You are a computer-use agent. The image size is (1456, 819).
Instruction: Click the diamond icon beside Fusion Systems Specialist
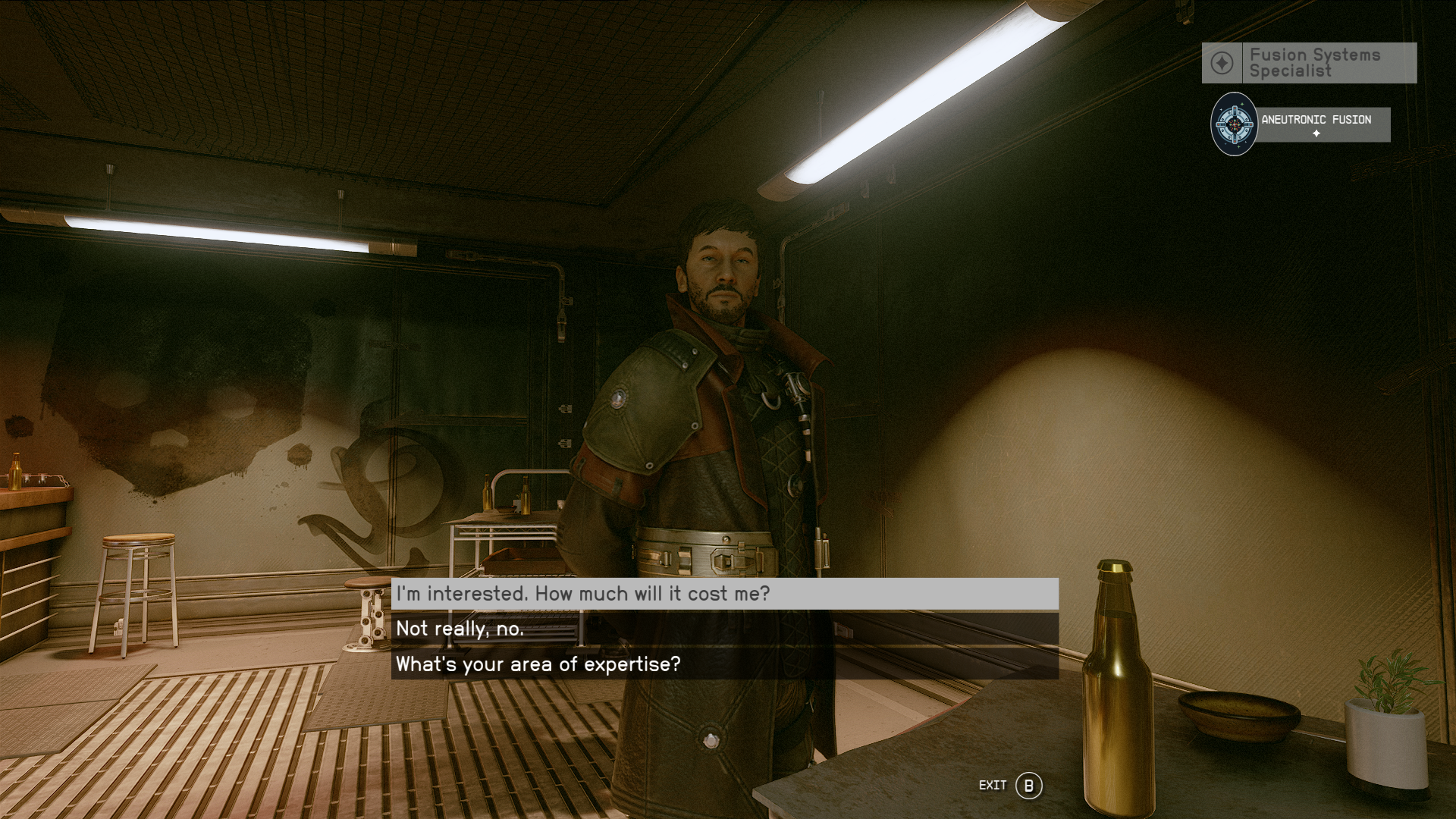pos(1222,63)
